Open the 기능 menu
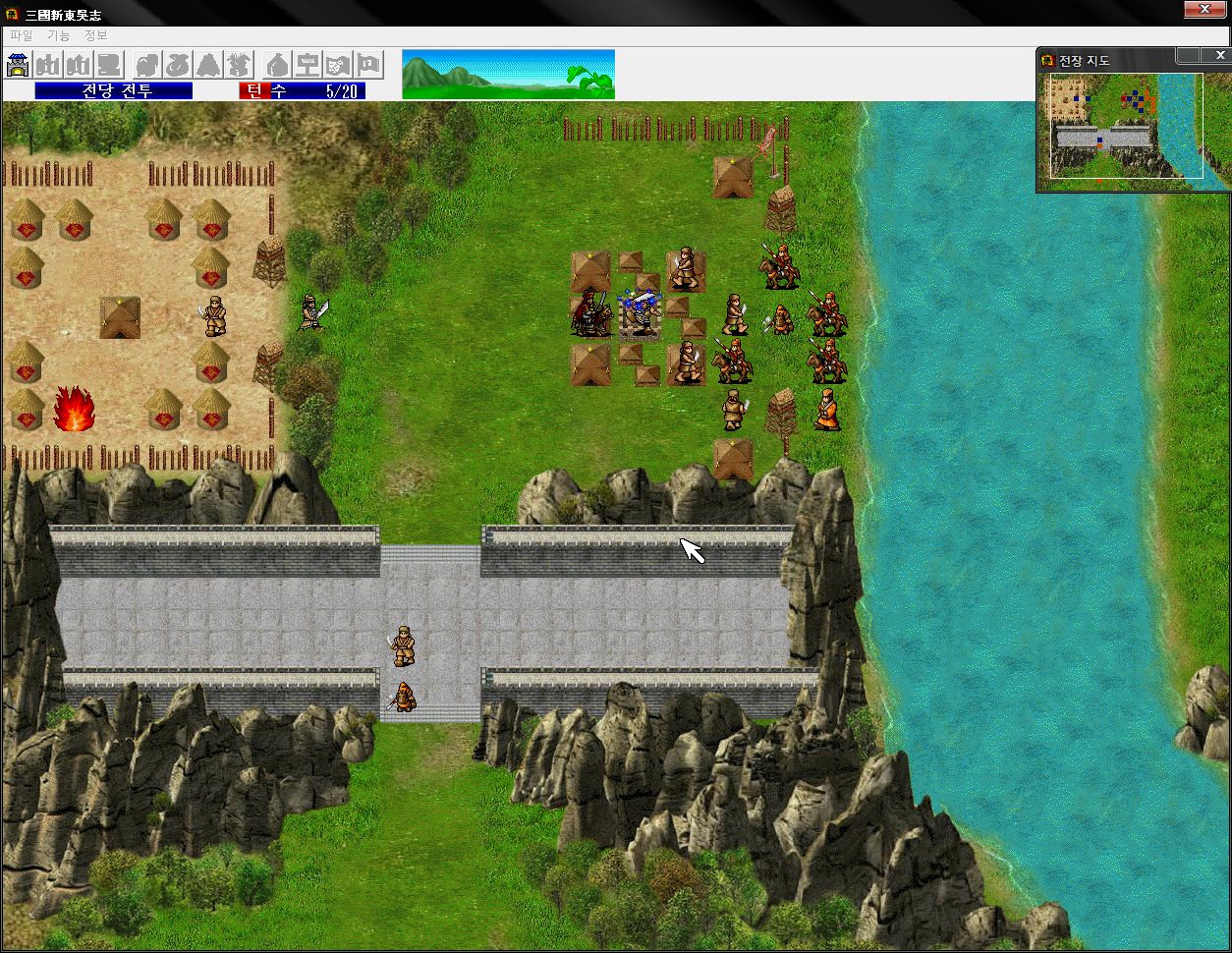This screenshot has height=953, width=1232. tap(59, 35)
